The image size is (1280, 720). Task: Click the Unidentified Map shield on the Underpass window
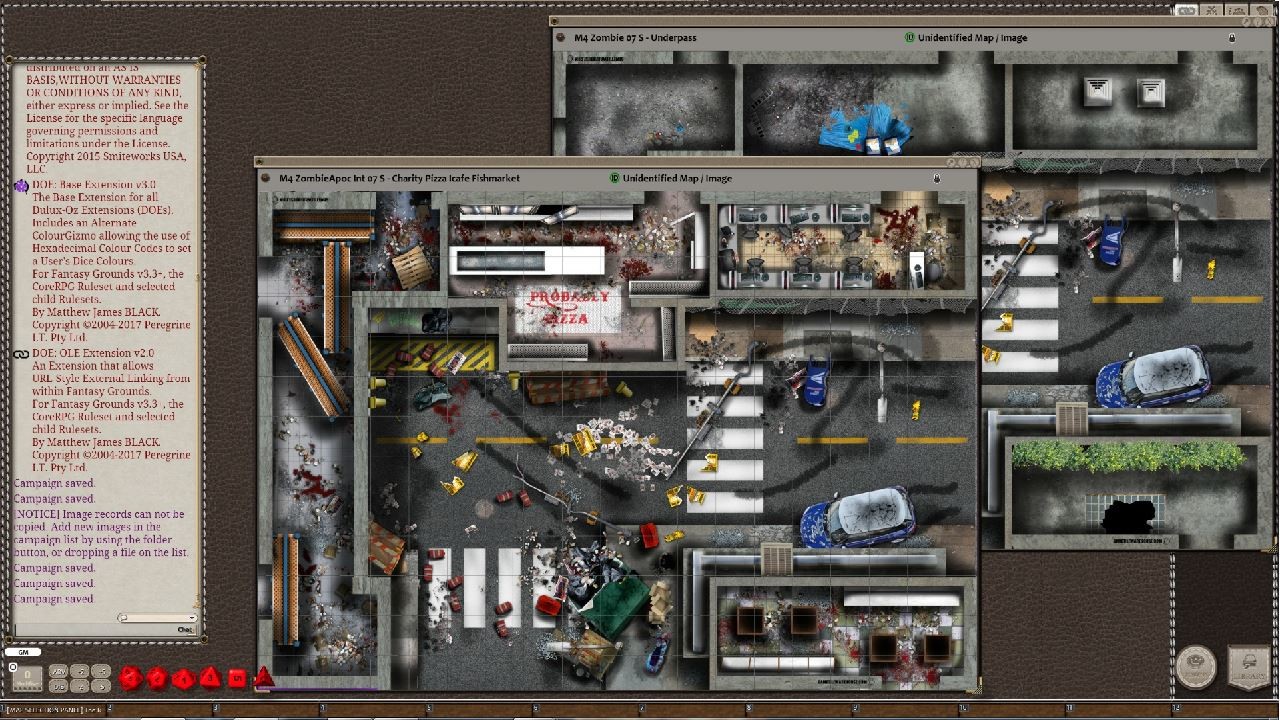(912, 37)
